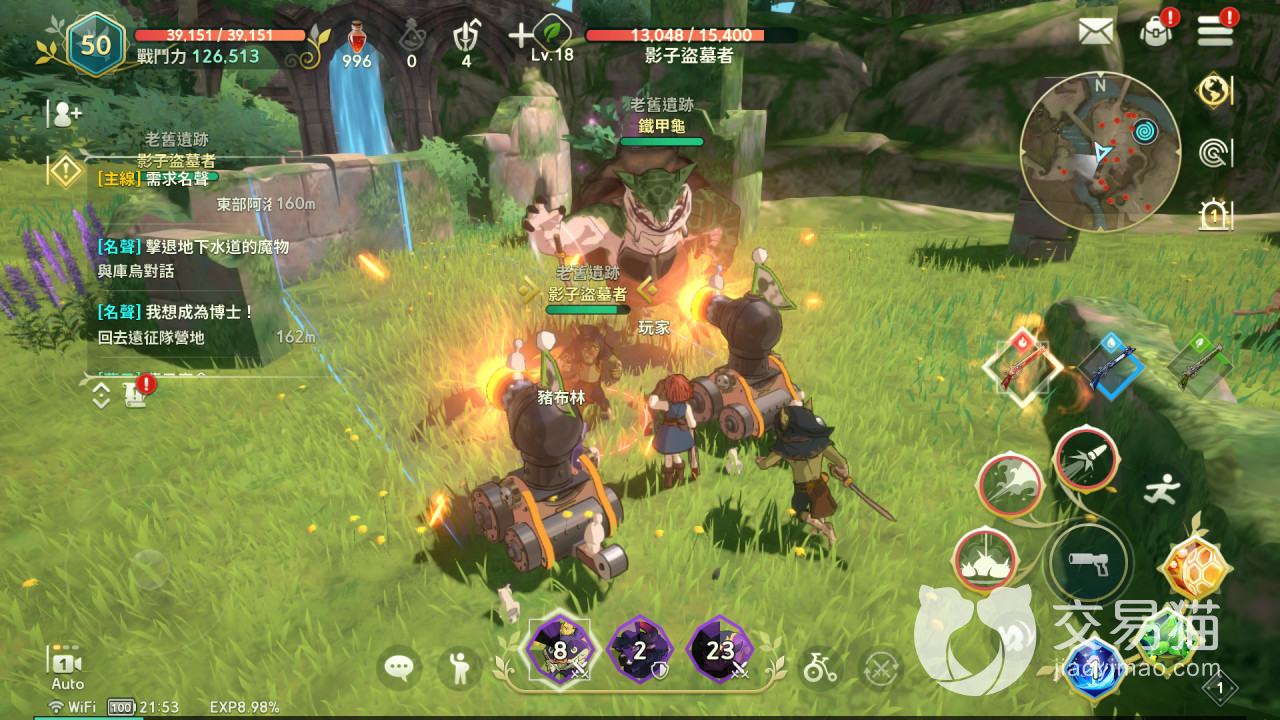Toggle the Auto camera button
This screenshot has height=720, width=1280.
67,667
